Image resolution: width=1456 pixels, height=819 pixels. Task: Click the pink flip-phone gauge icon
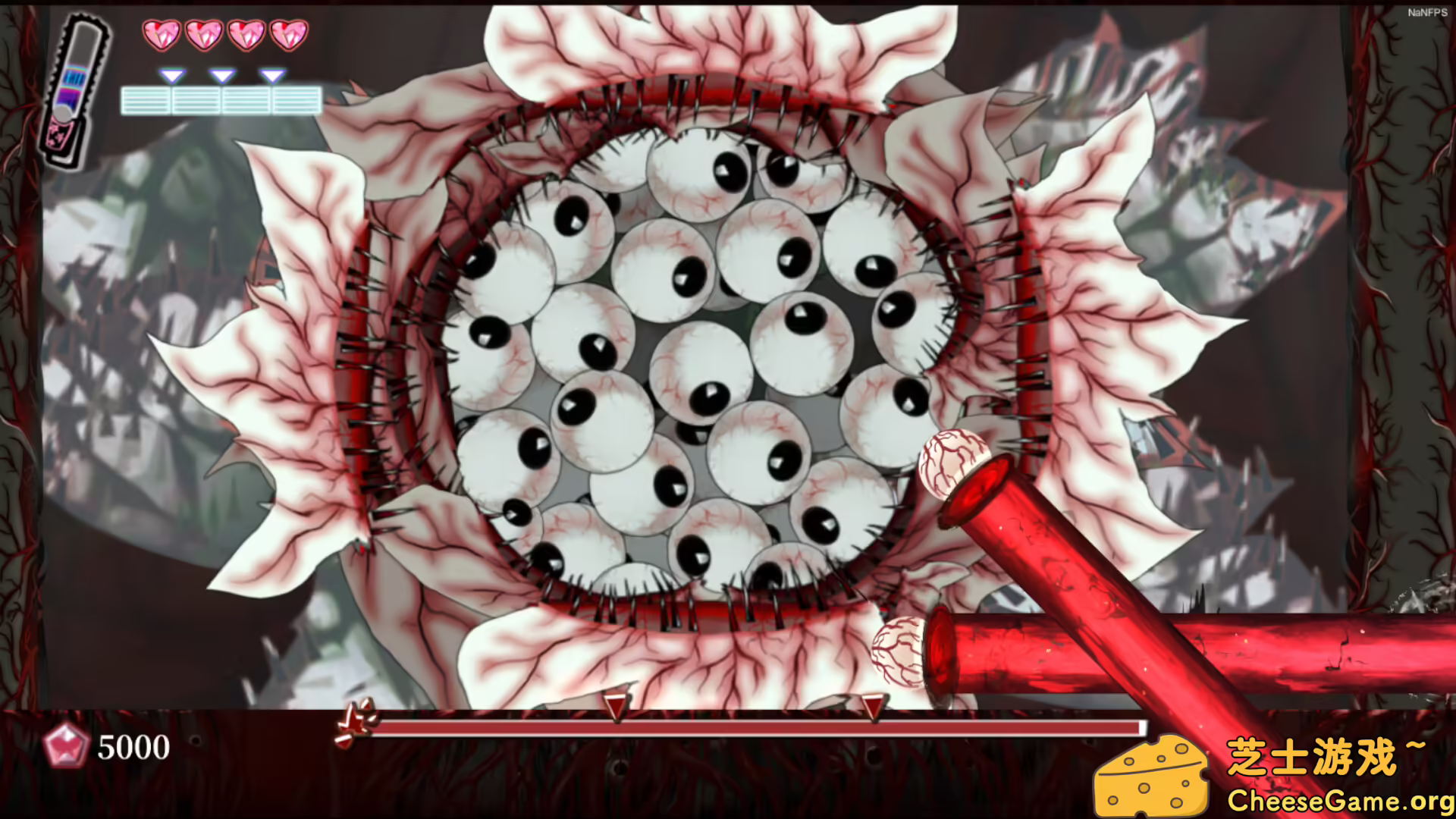(x=74, y=83)
